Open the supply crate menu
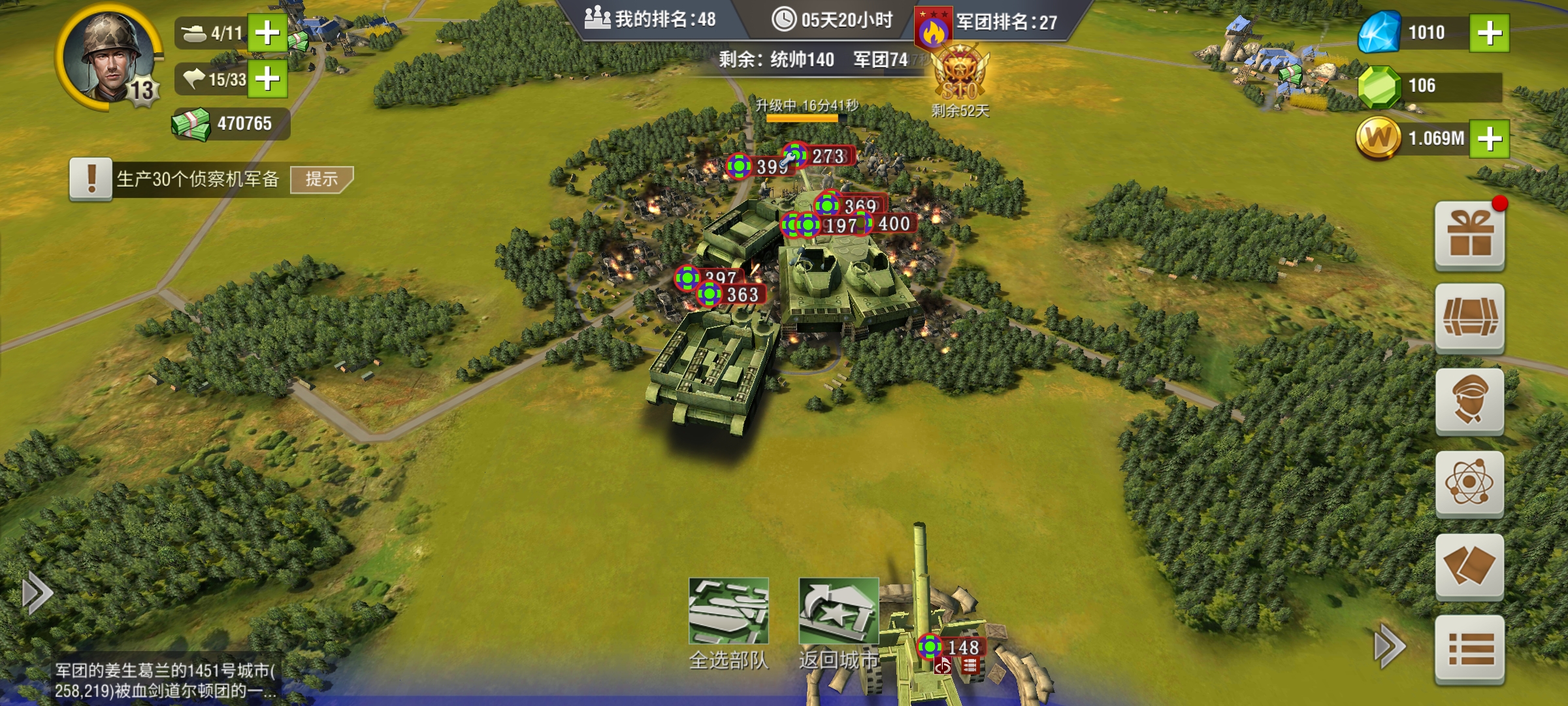The image size is (1568, 706). click(x=1469, y=318)
